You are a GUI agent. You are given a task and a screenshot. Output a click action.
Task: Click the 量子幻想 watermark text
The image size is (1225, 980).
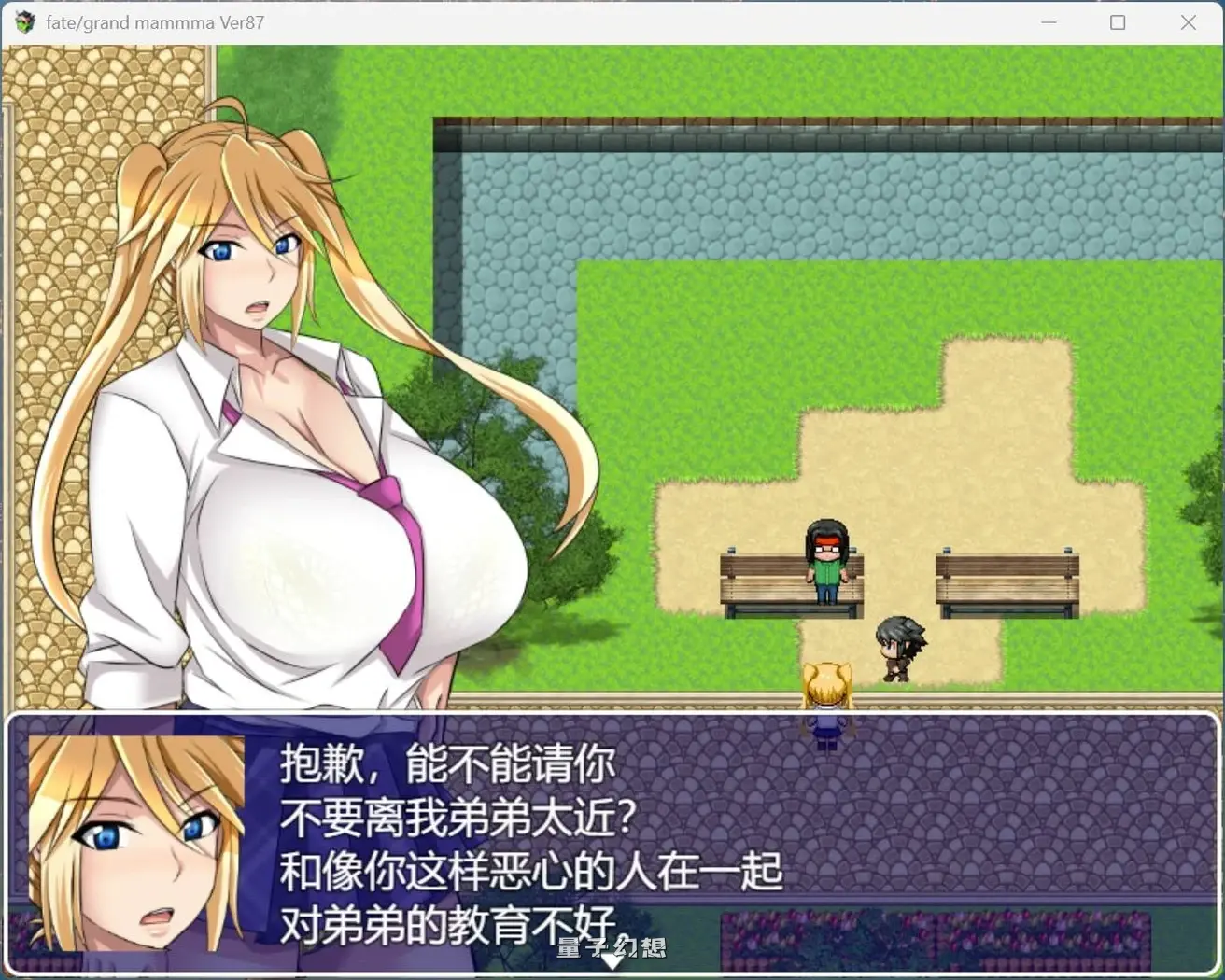click(611, 946)
